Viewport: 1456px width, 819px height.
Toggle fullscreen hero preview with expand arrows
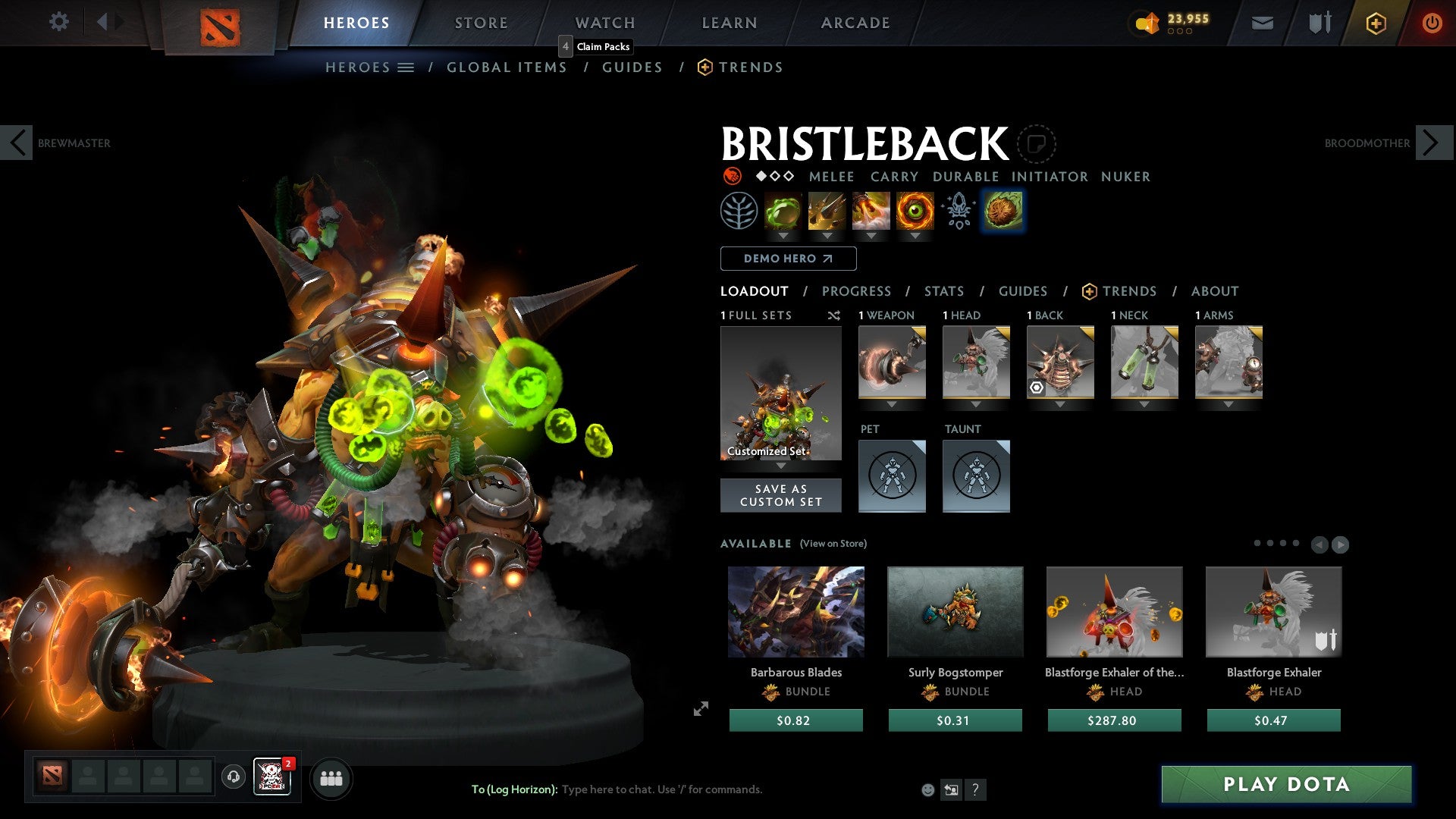click(701, 709)
